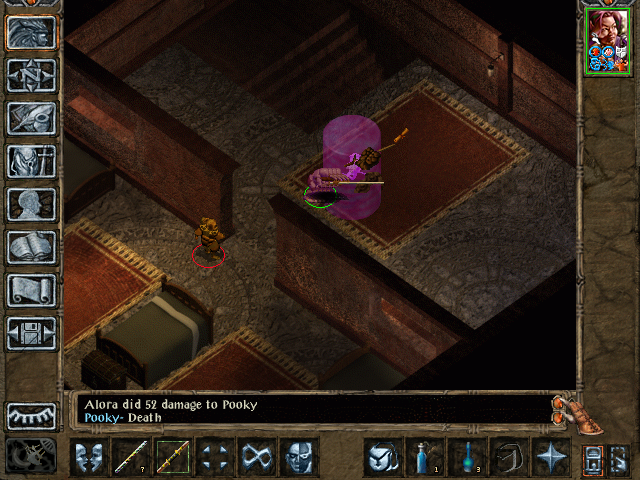This screenshot has height=480, width=640.
Task: Click the closed-eye rest button
Action: [x=32, y=415]
